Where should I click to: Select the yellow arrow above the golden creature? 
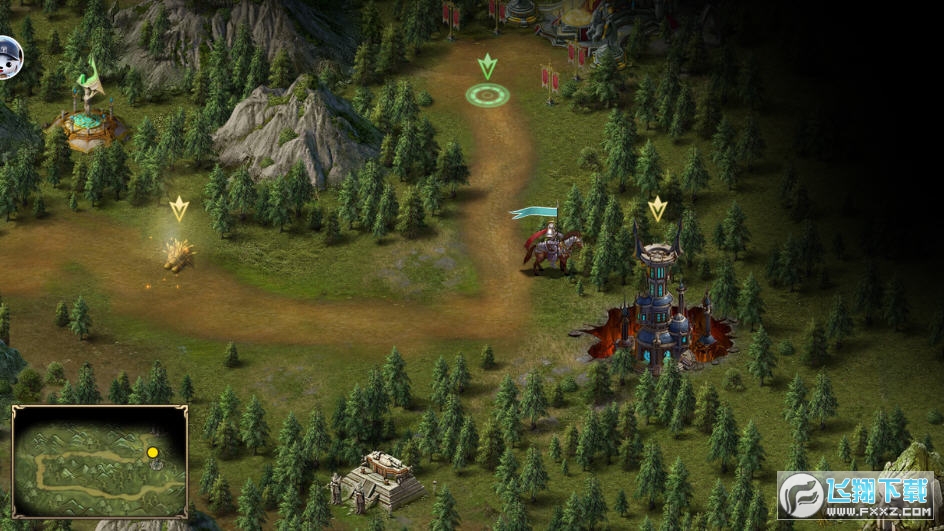coord(179,209)
